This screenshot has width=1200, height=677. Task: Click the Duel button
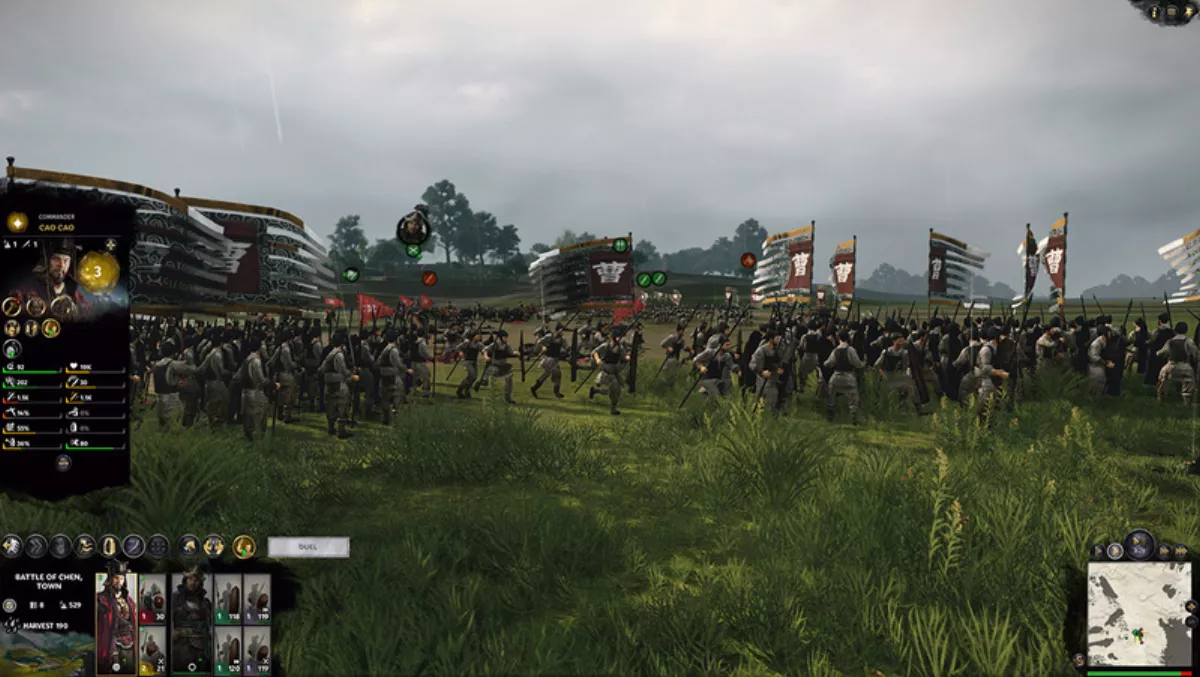308,547
